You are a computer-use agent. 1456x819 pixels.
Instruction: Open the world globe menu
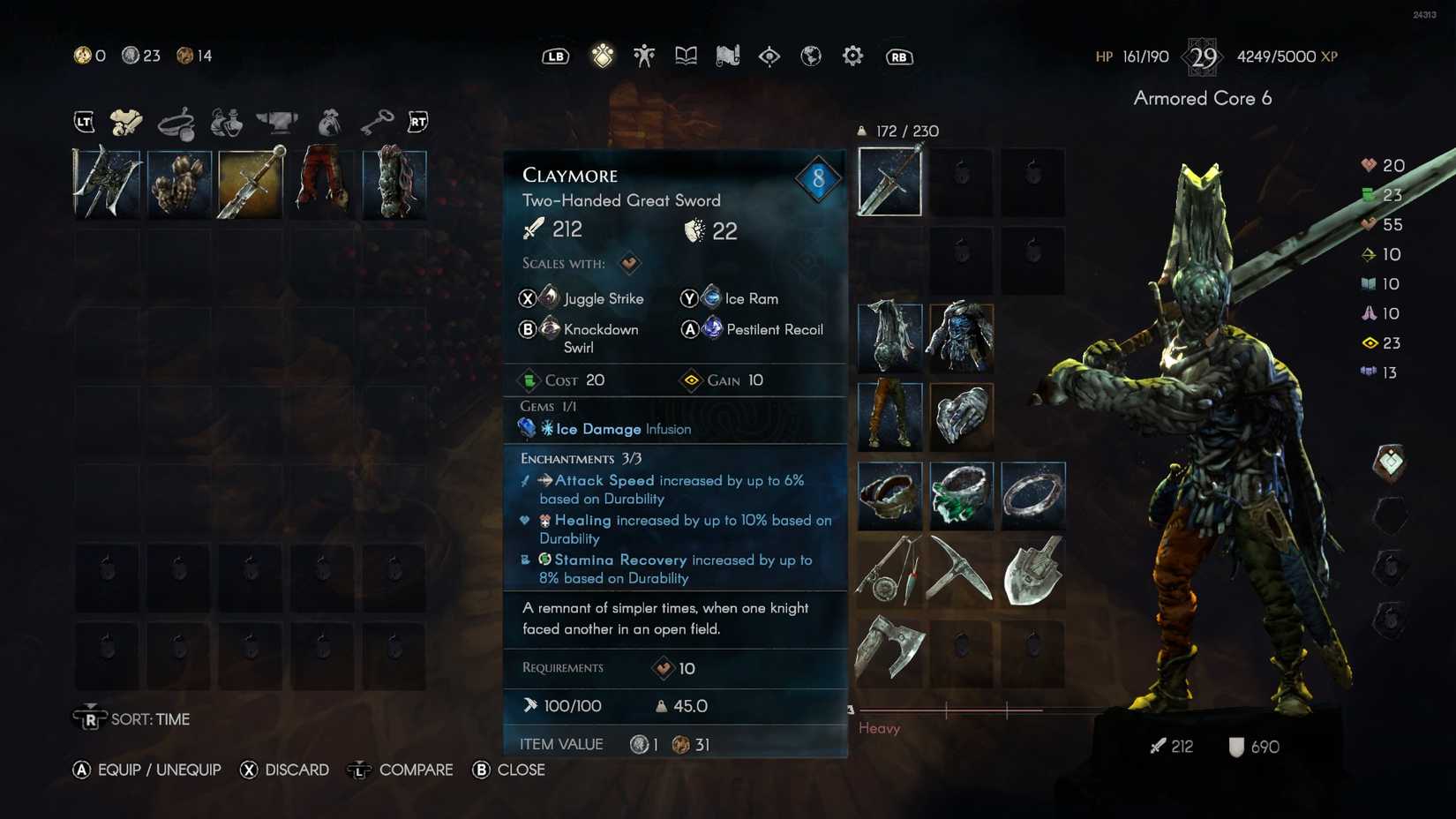point(811,55)
